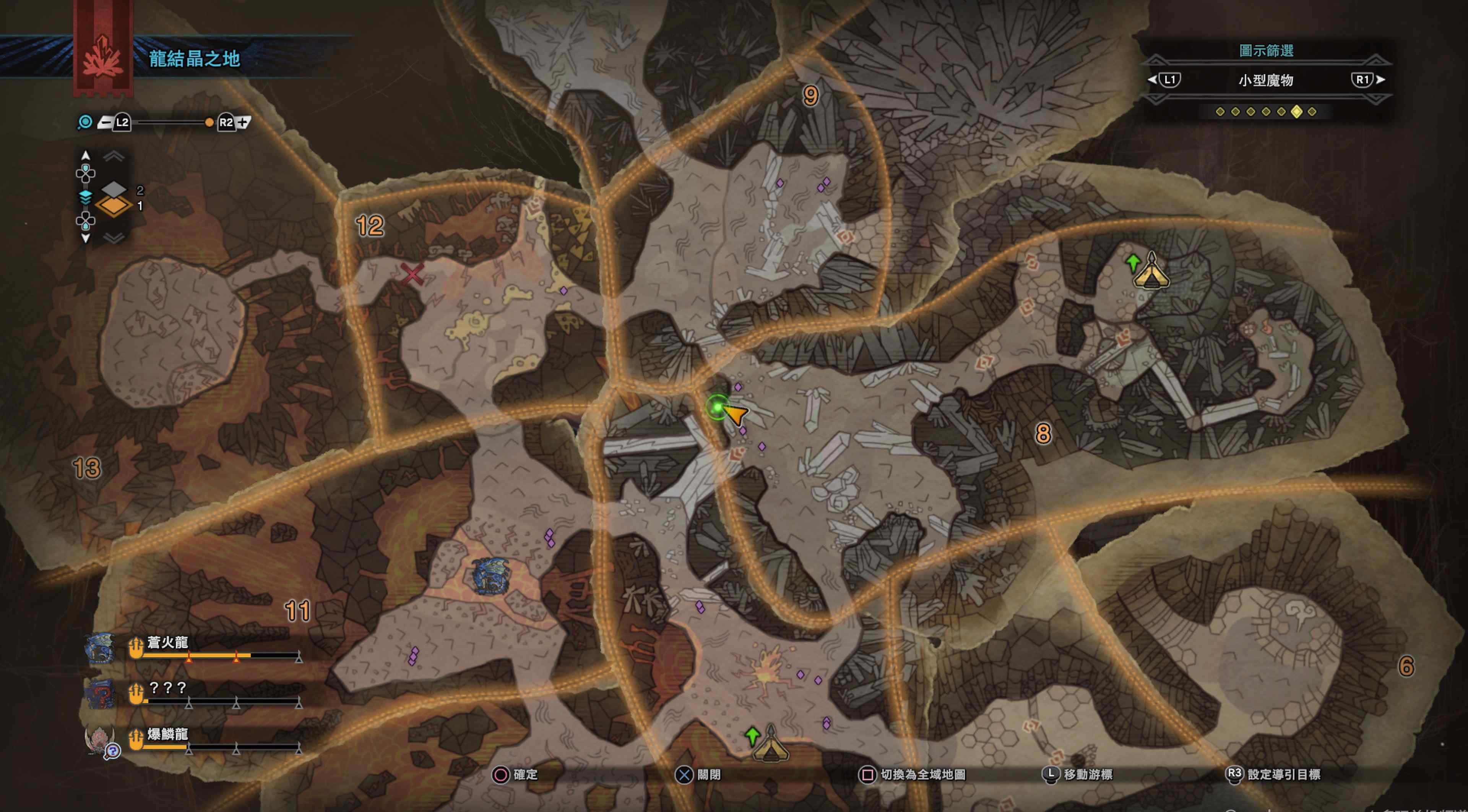Switch to floor level 2 layer
1468x812 pixels.
[x=114, y=189]
